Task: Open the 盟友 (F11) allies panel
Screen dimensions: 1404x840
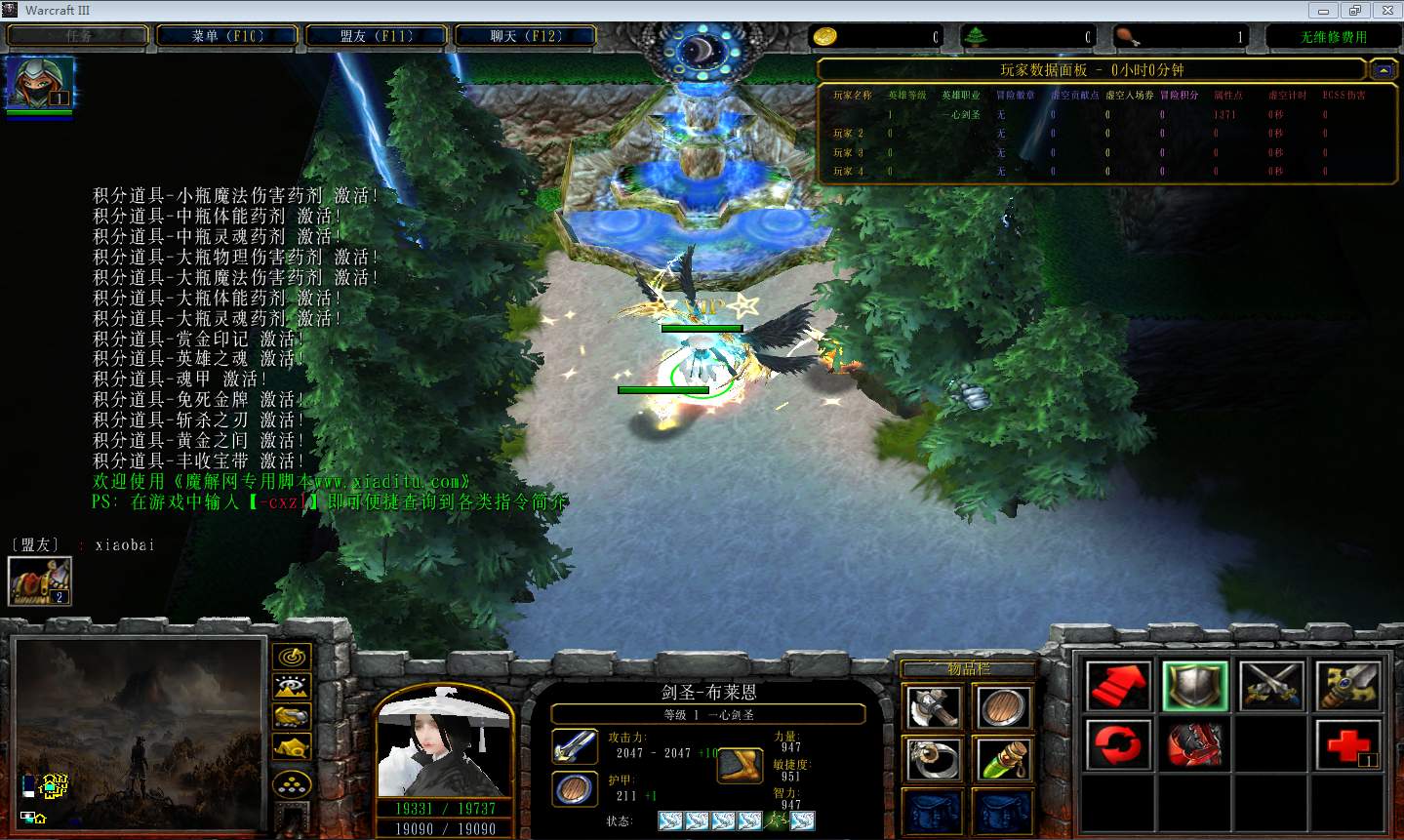Action: click(377, 36)
